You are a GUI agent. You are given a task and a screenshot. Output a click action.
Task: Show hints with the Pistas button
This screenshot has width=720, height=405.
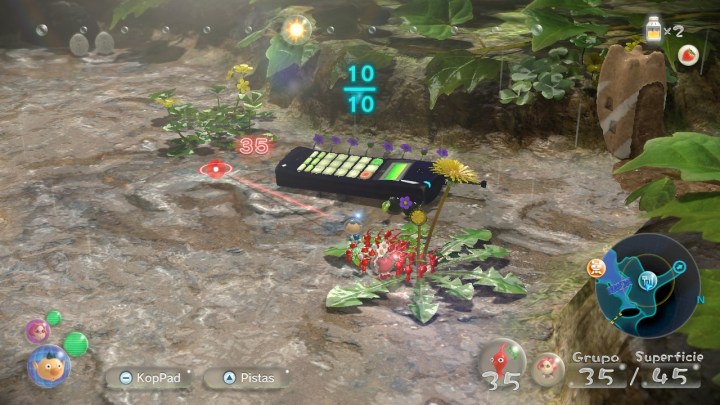pos(249,378)
